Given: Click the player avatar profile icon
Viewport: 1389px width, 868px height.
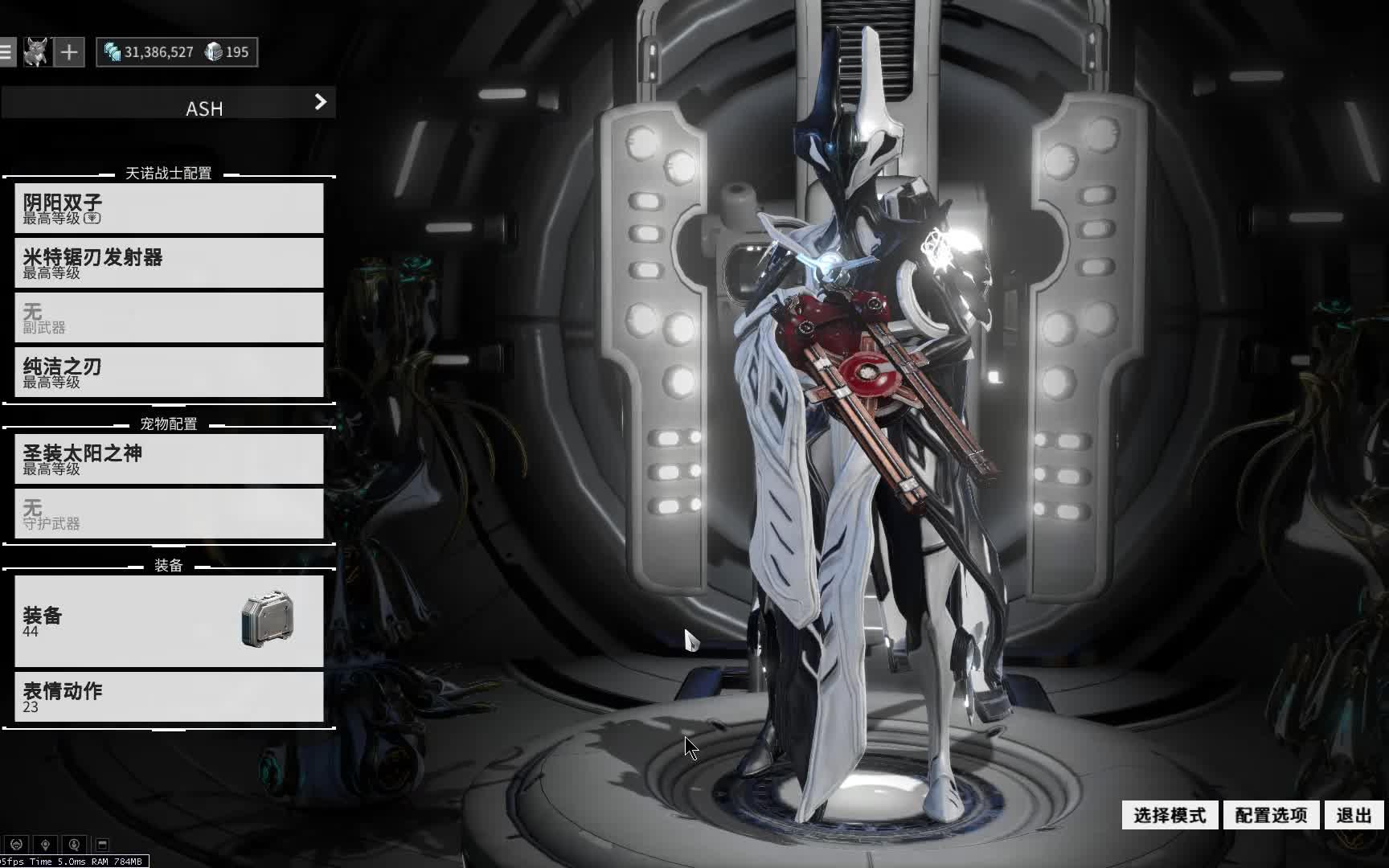Looking at the screenshot, I should point(35,52).
